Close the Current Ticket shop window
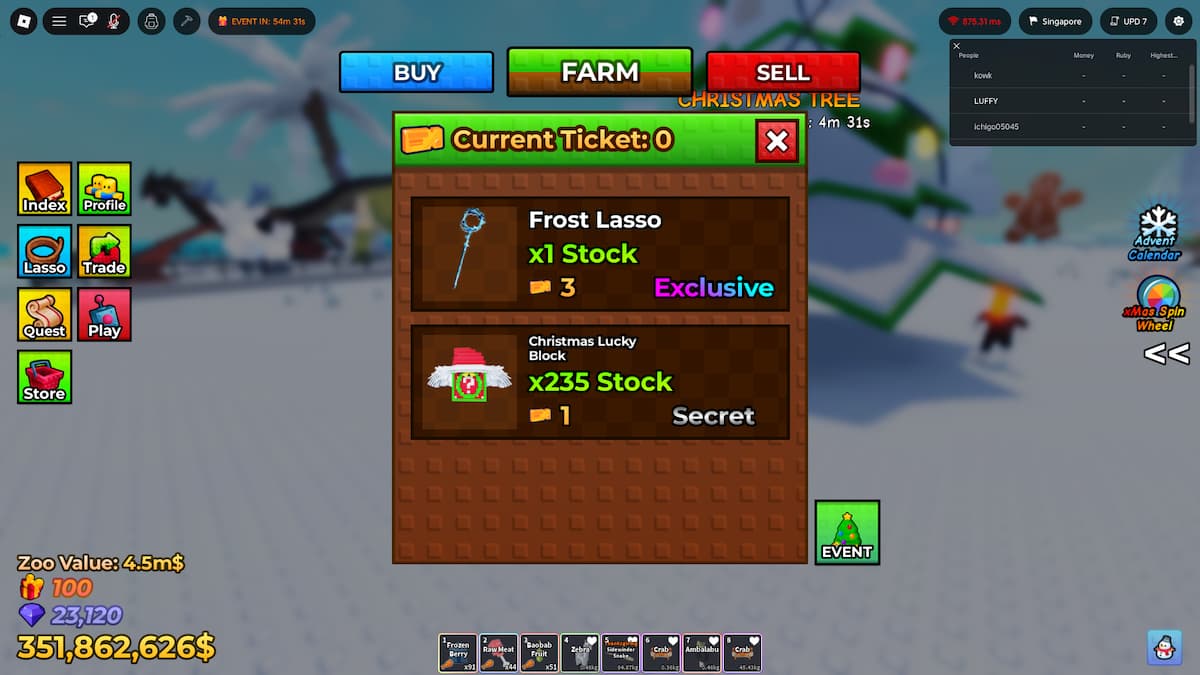This screenshot has width=1200, height=675. click(776, 141)
